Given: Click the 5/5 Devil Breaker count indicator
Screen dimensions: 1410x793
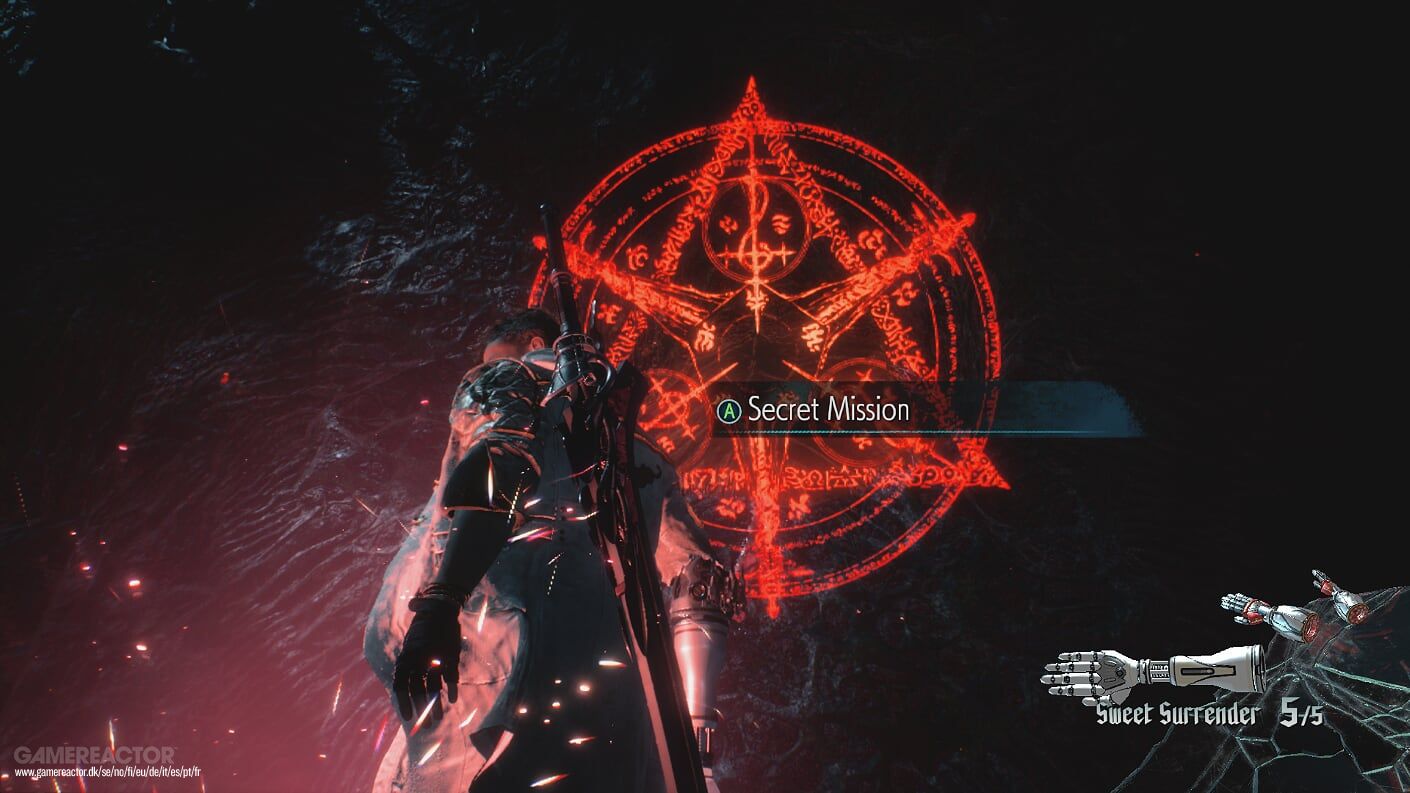Looking at the screenshot, I should pyautogui.click(x=1300, y=713).
